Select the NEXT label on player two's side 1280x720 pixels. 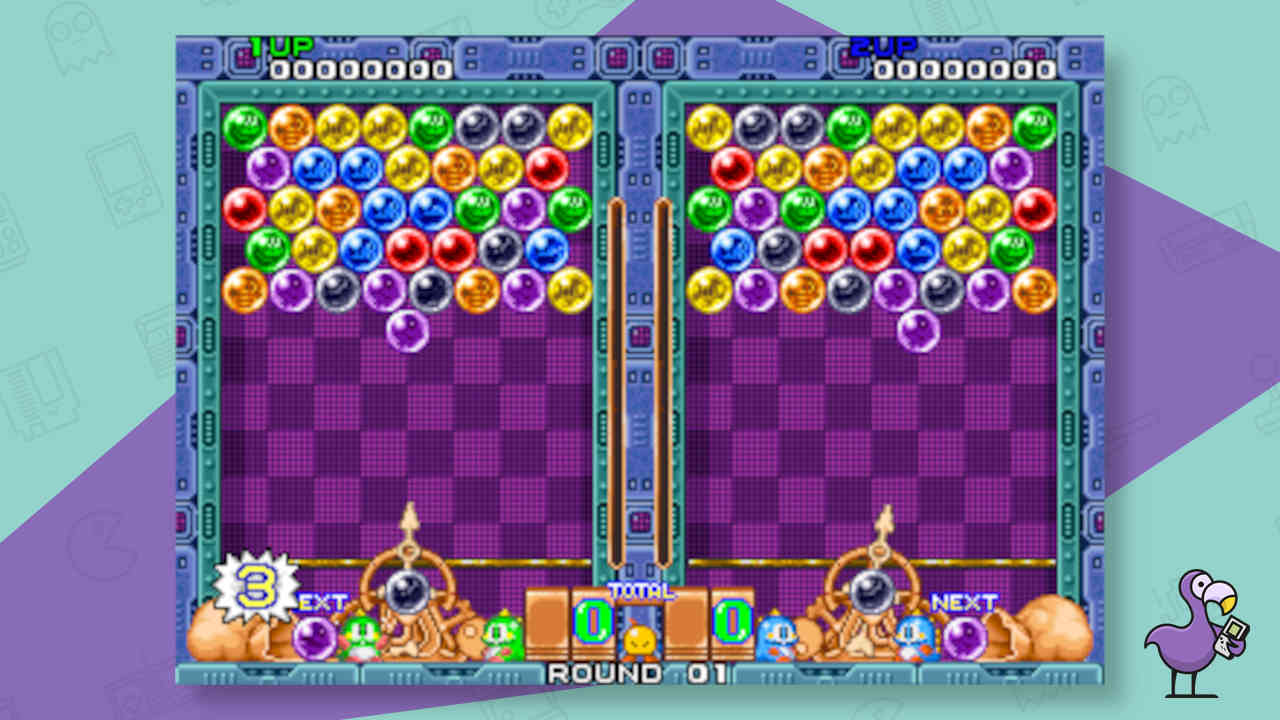(962, 602)
